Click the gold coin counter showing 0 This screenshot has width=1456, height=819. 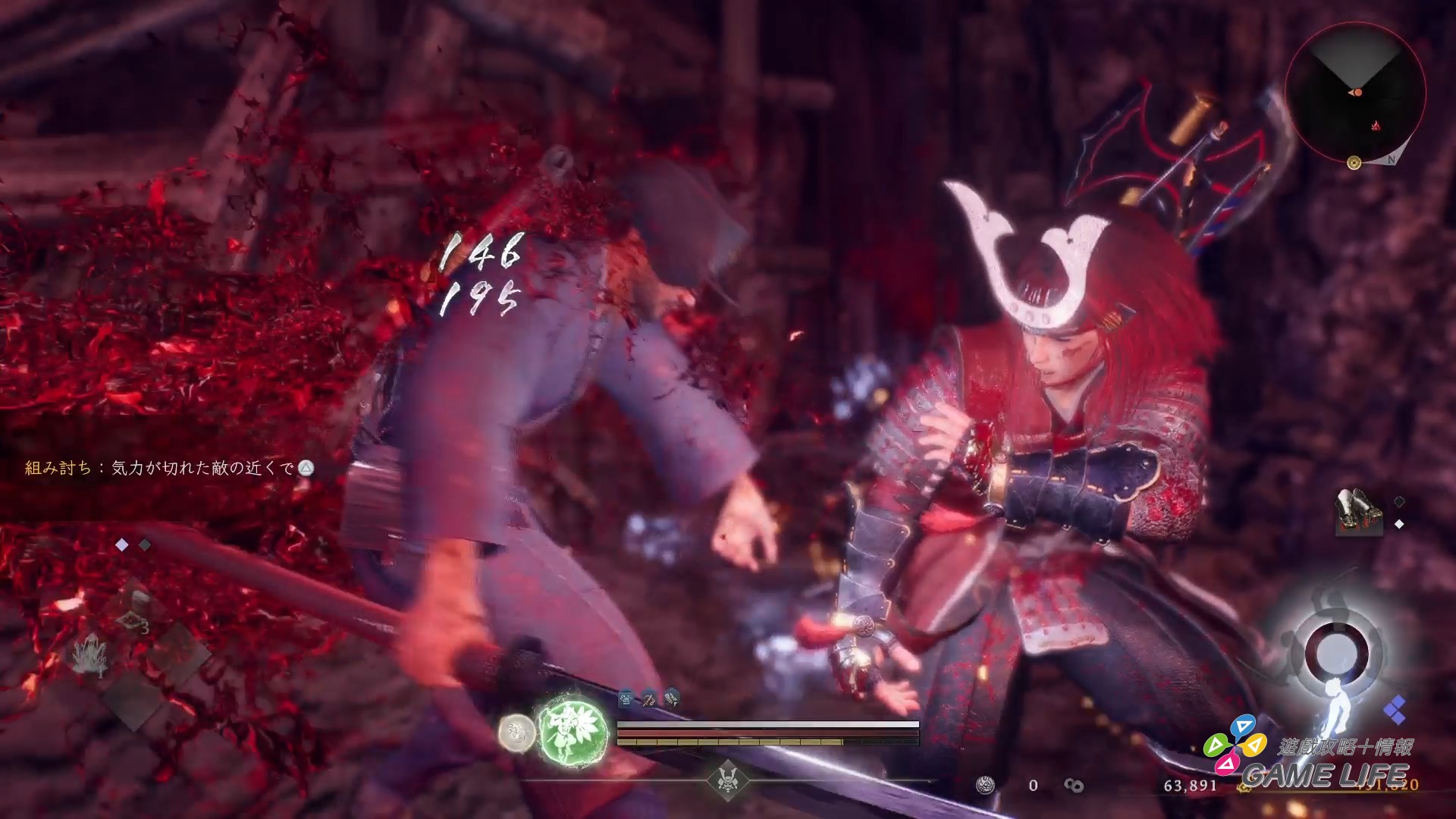click(x=1034, y=785)
